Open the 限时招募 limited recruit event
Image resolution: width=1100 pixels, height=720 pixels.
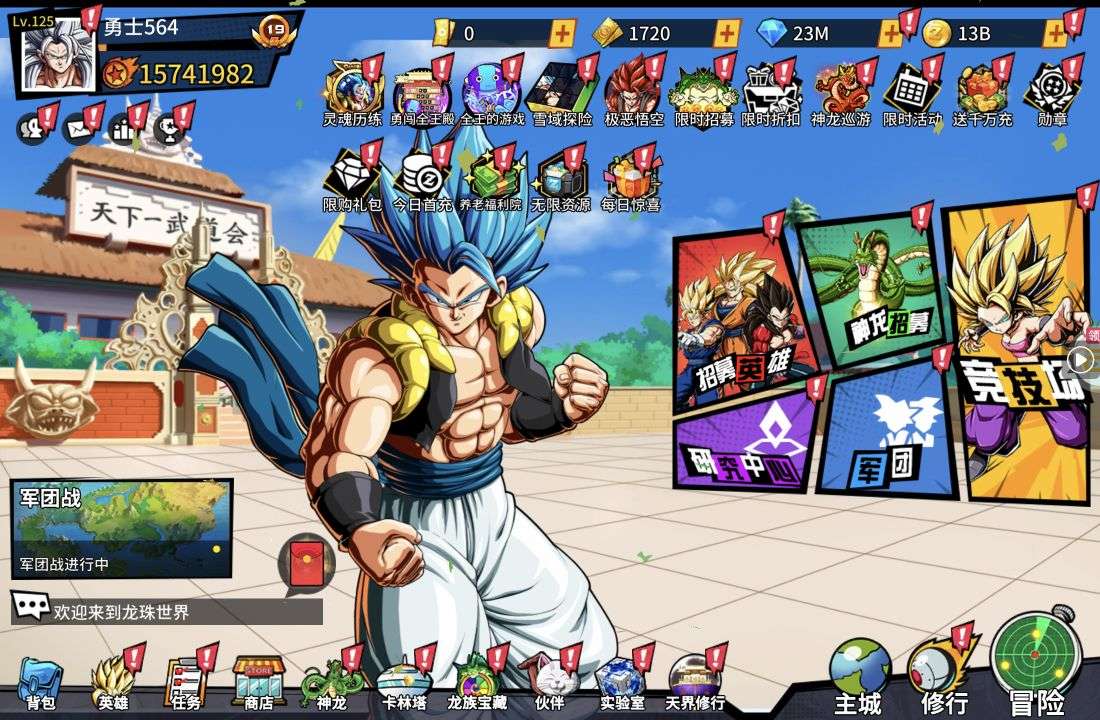pos(702,95)
